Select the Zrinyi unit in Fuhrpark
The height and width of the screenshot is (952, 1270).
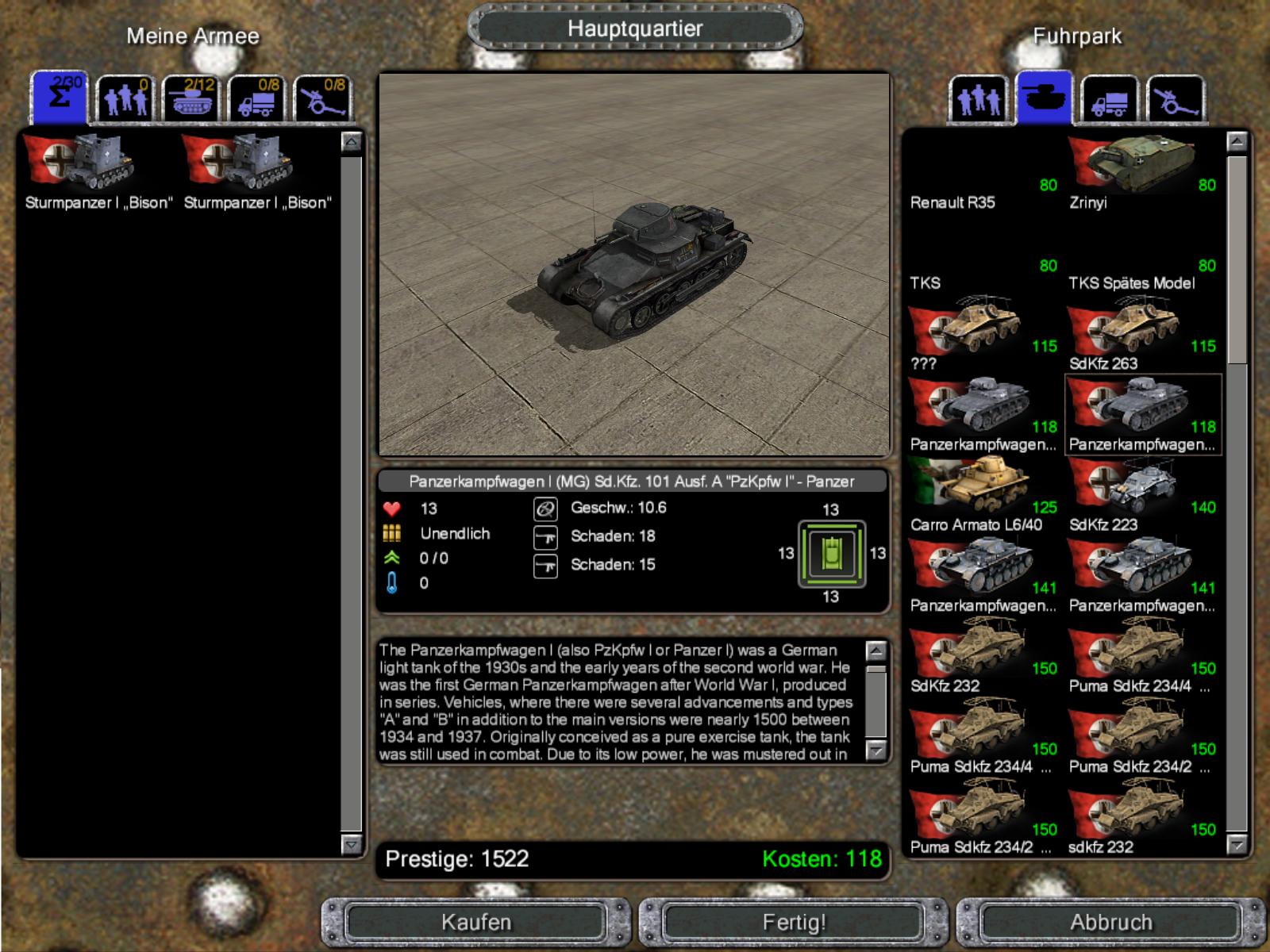1141,173
